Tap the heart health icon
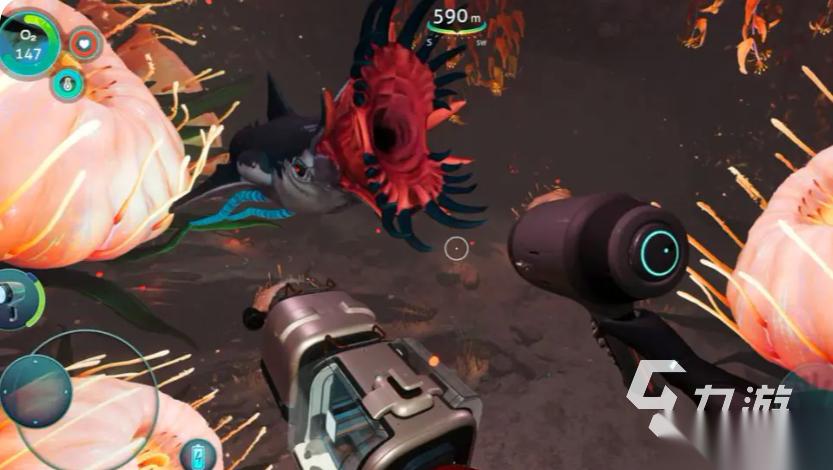 click(x=86, y=44)
